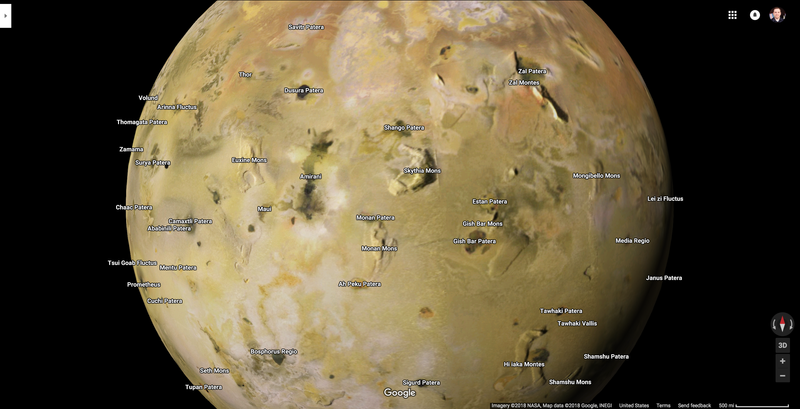Screen dimensions: 800x409
Task: Open the account profile picture menu
Action: pyautogui.click(x=777, y=15)
